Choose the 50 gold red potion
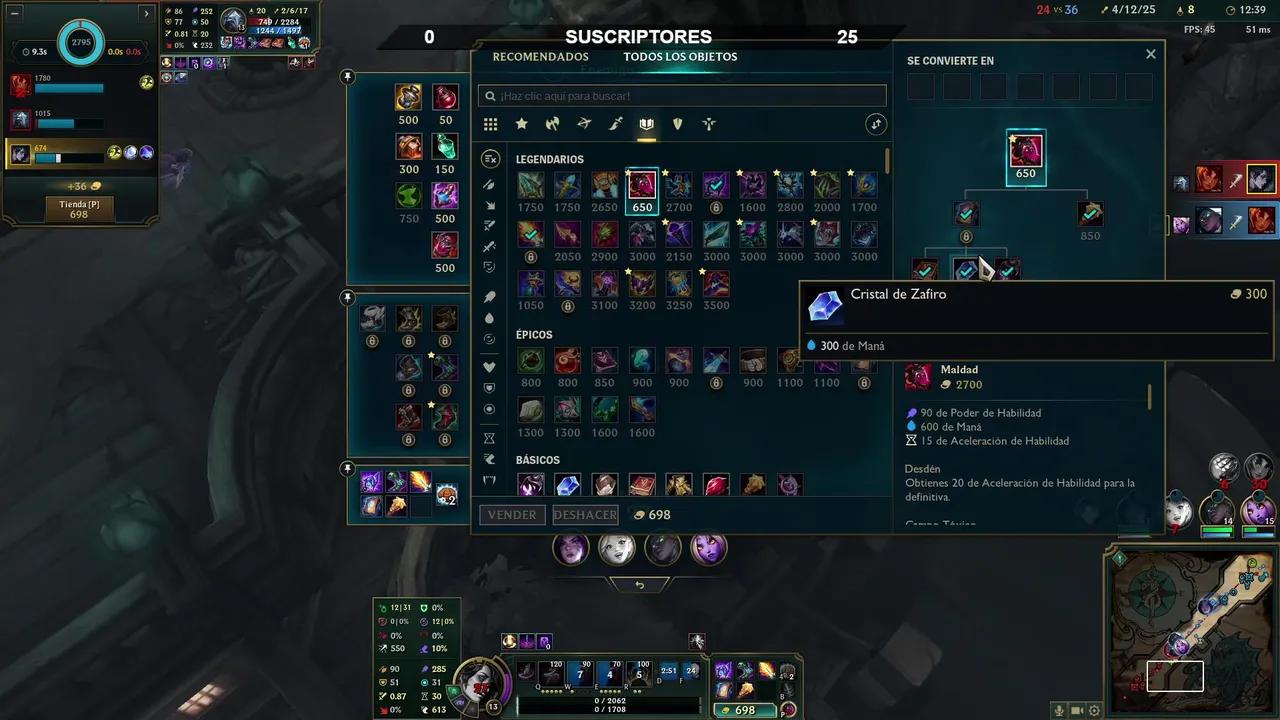 (x=445, y=98)
